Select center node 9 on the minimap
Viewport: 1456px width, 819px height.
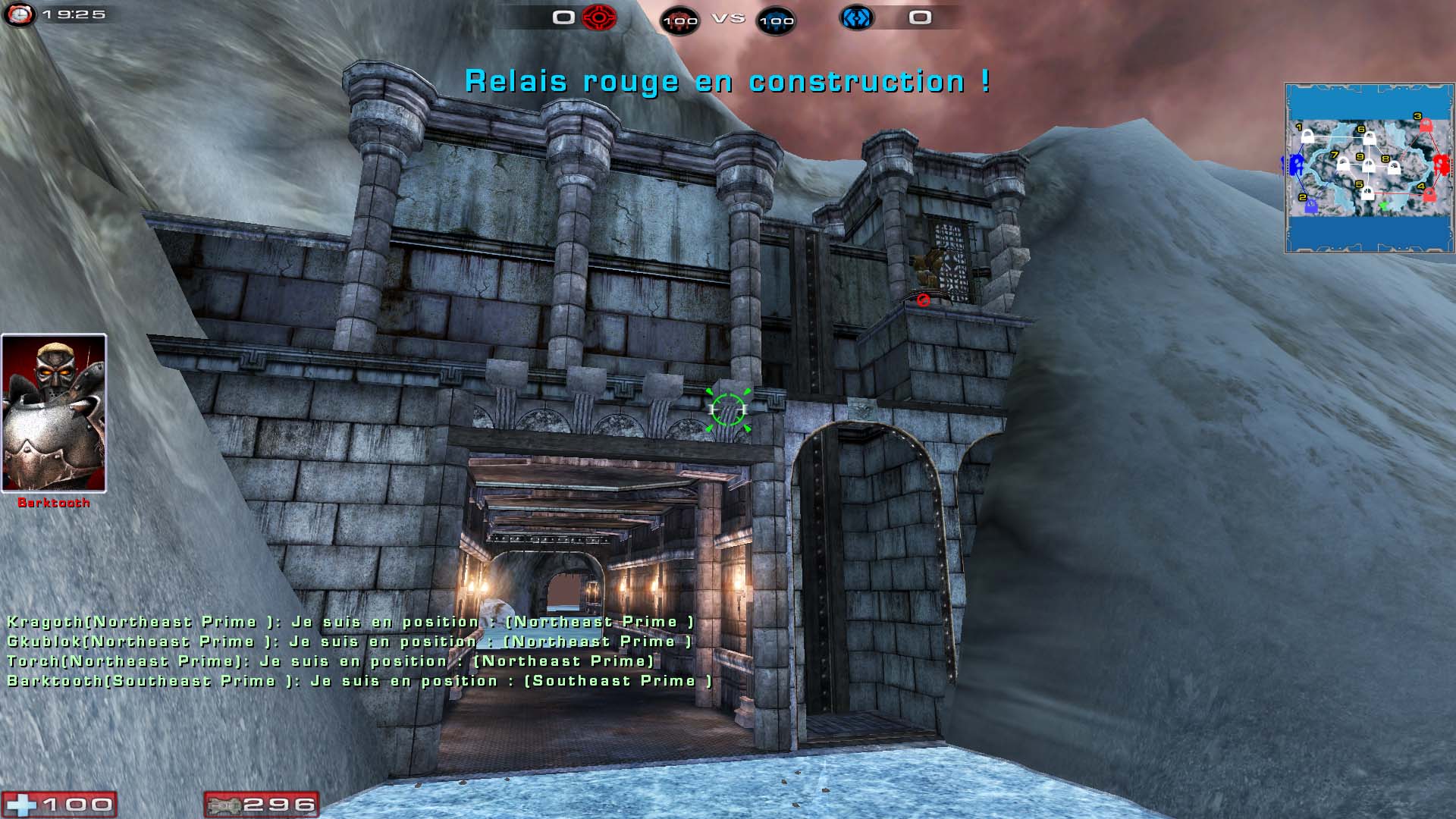[x=1369, y=166]
